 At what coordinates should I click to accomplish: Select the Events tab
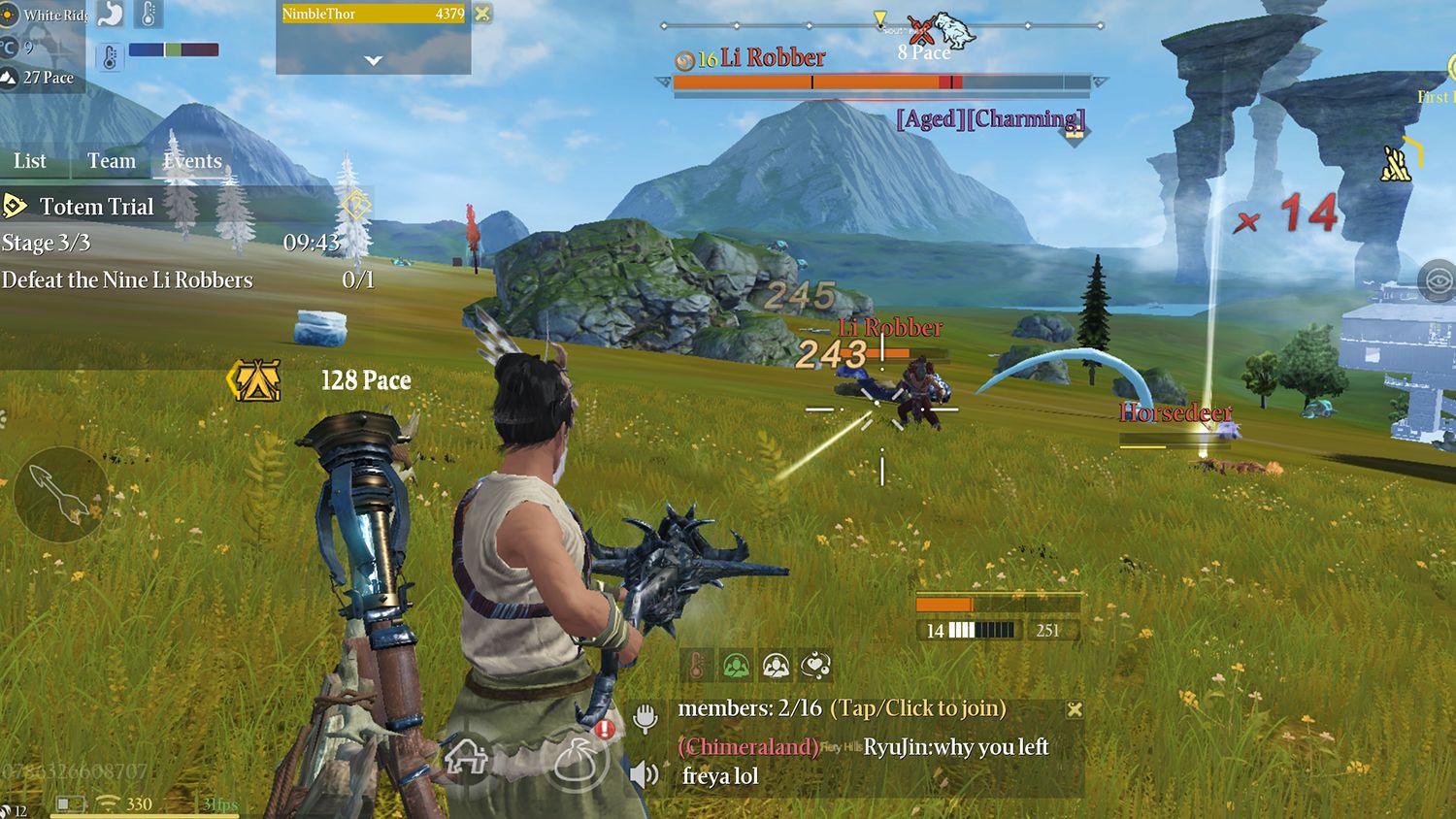click(192, 161)
